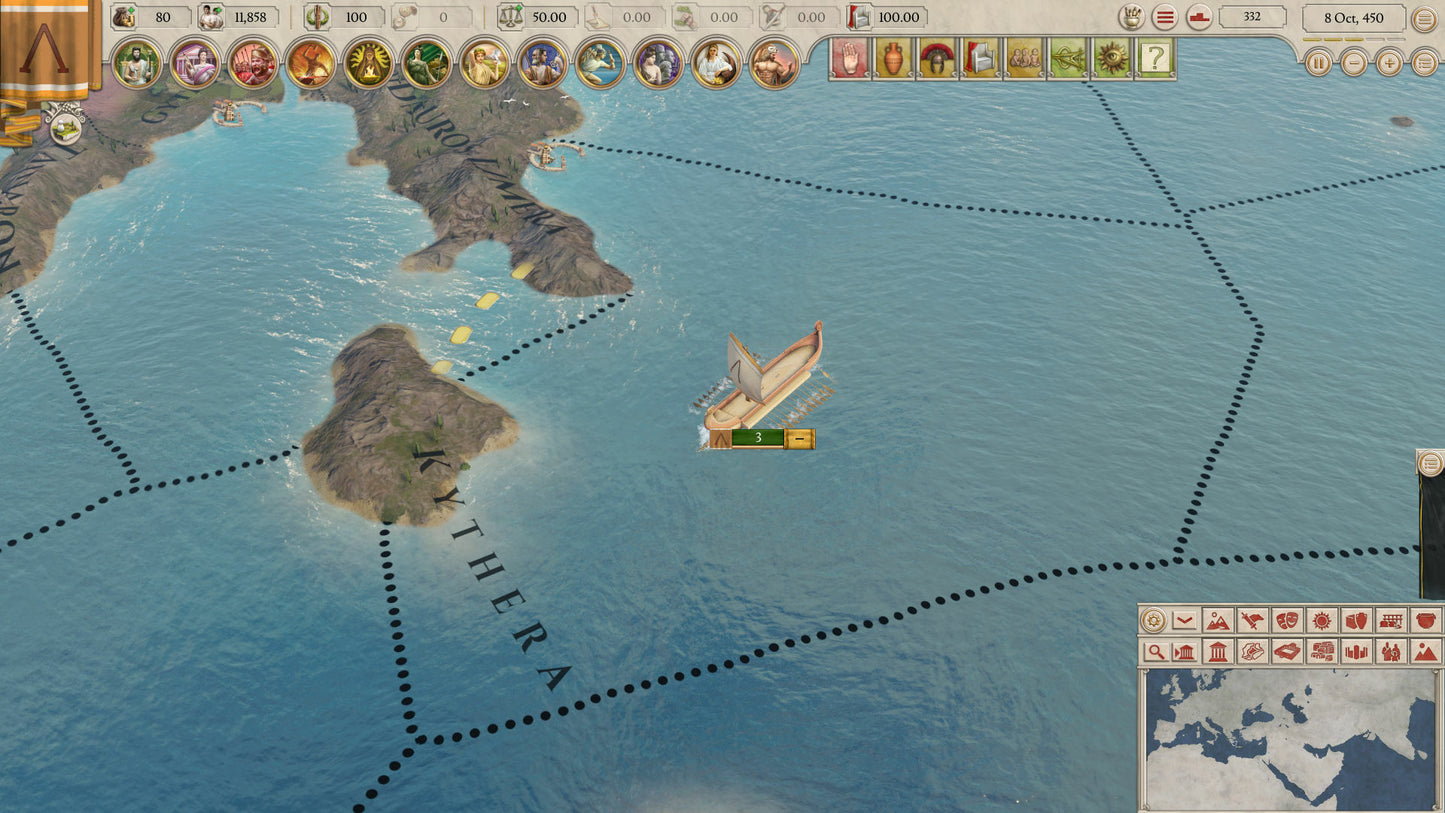Select the terrain mapmode mountain icon
This screenshot has height=813, width=1445.
(1220, 620)
